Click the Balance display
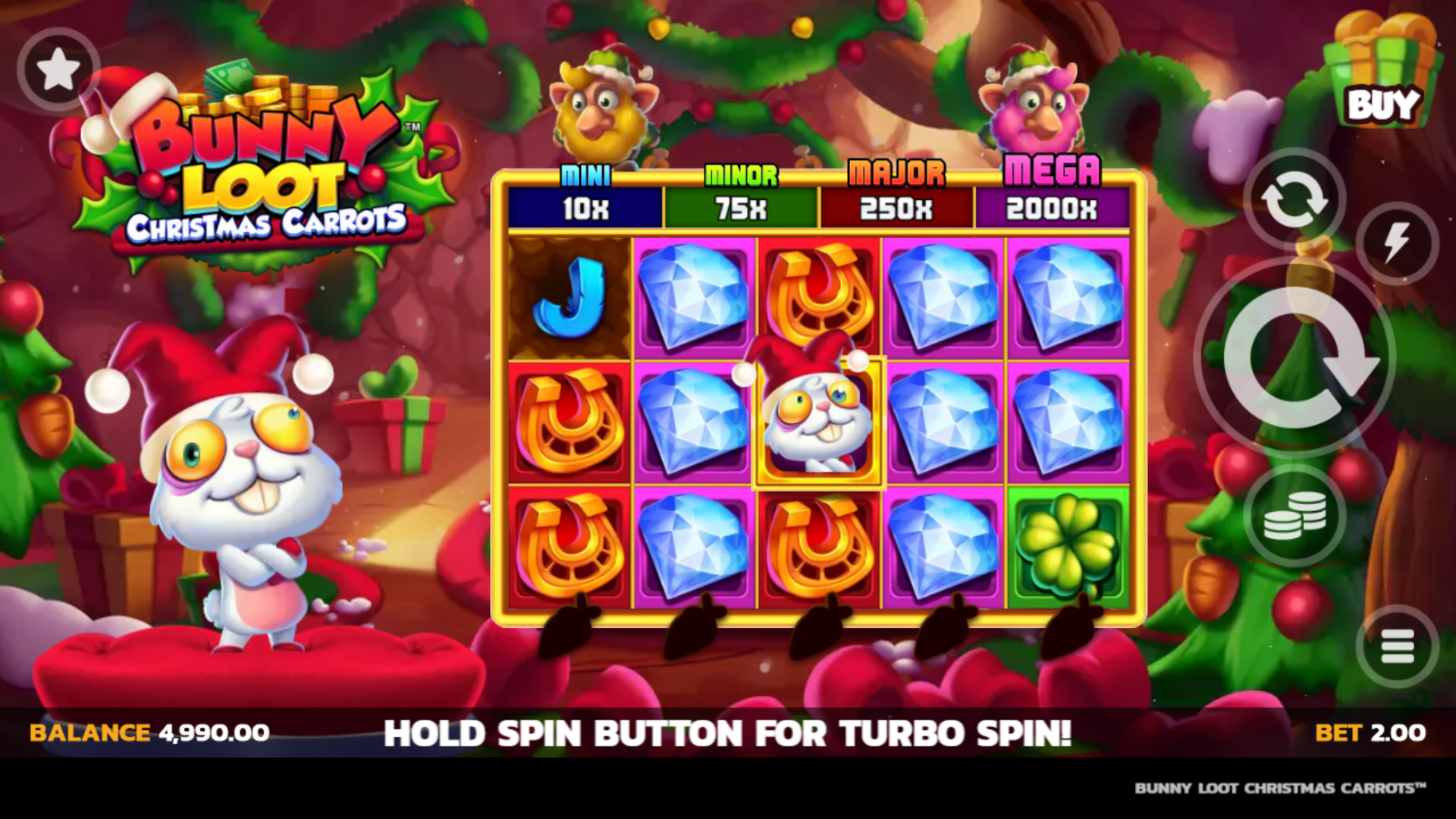This screenshot has width=1456, height=819. [148, 733]
